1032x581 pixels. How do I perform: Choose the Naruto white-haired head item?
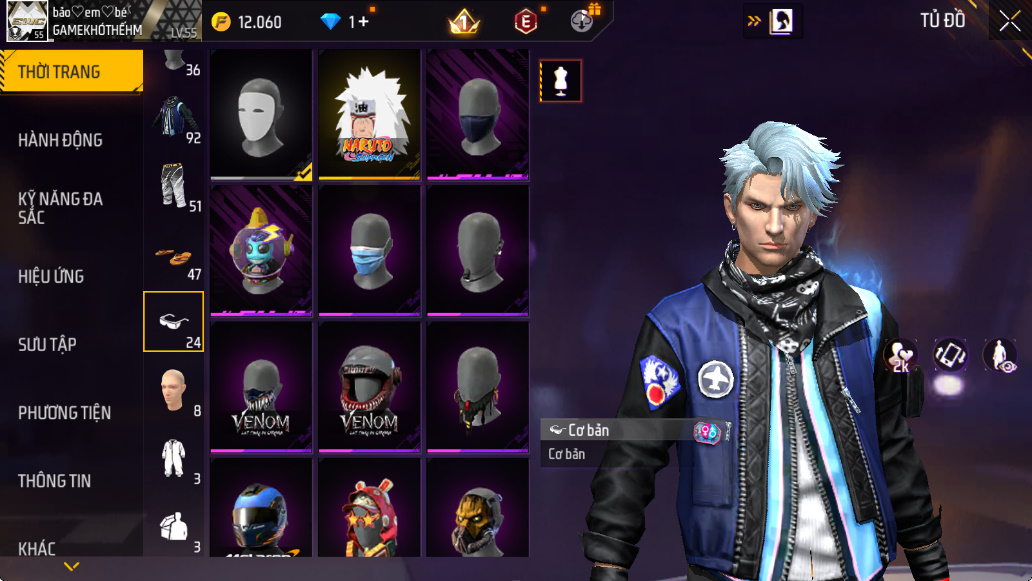(x=370, y=114)
